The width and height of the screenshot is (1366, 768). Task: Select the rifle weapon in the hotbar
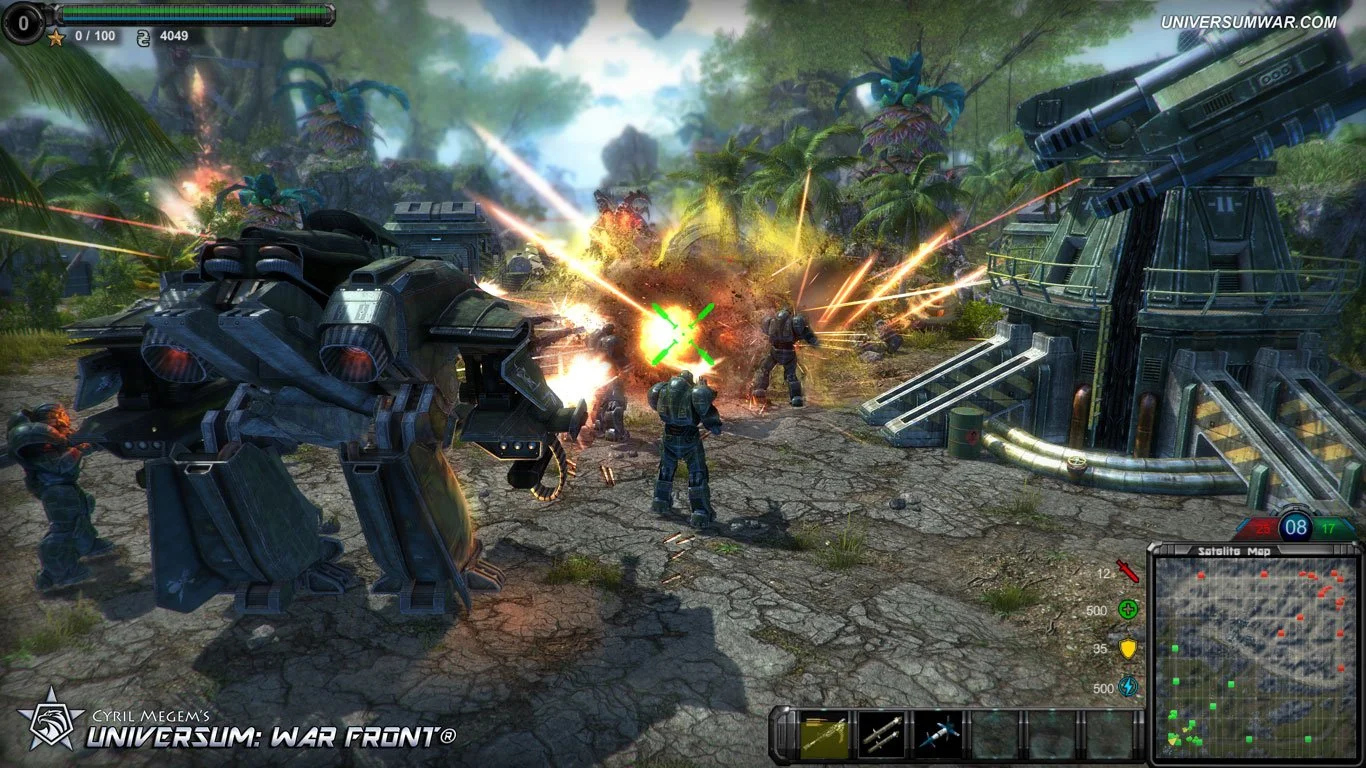[x=823, y=733]
